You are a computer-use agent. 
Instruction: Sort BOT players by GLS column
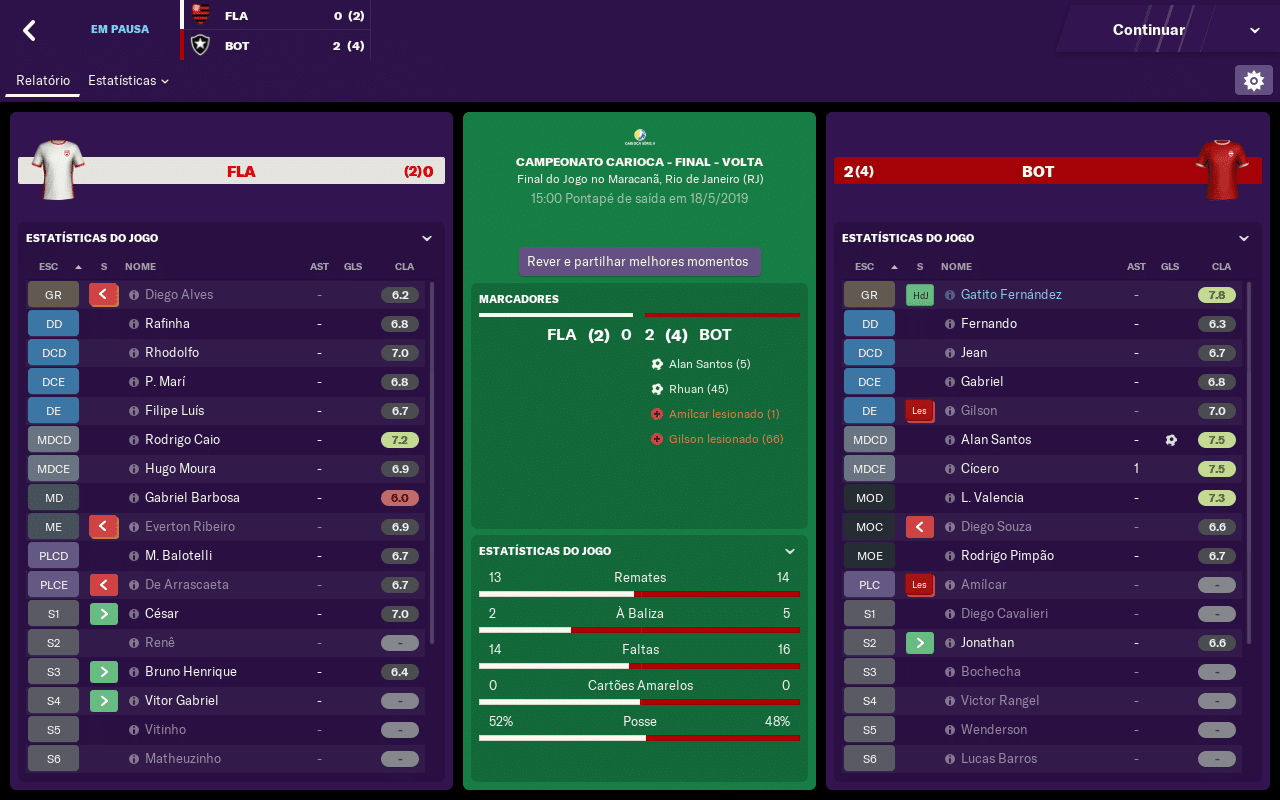click(x=1170, y=267)
